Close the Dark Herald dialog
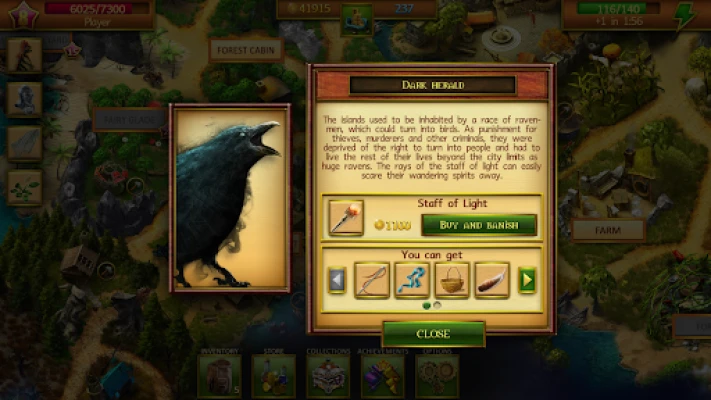Image resolution: width=711 pixels, height=400 pixels. tap(432, 333)
